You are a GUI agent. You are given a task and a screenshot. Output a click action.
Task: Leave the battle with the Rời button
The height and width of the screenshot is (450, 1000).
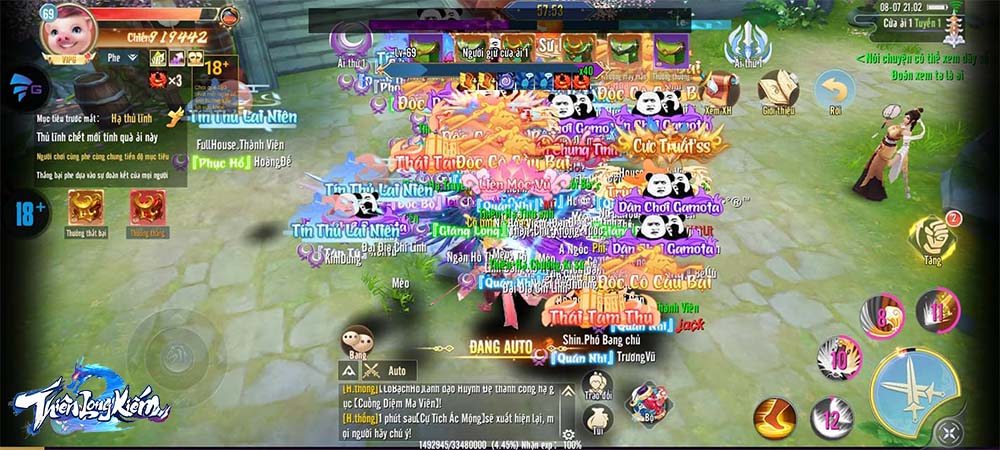pos(834,90)
